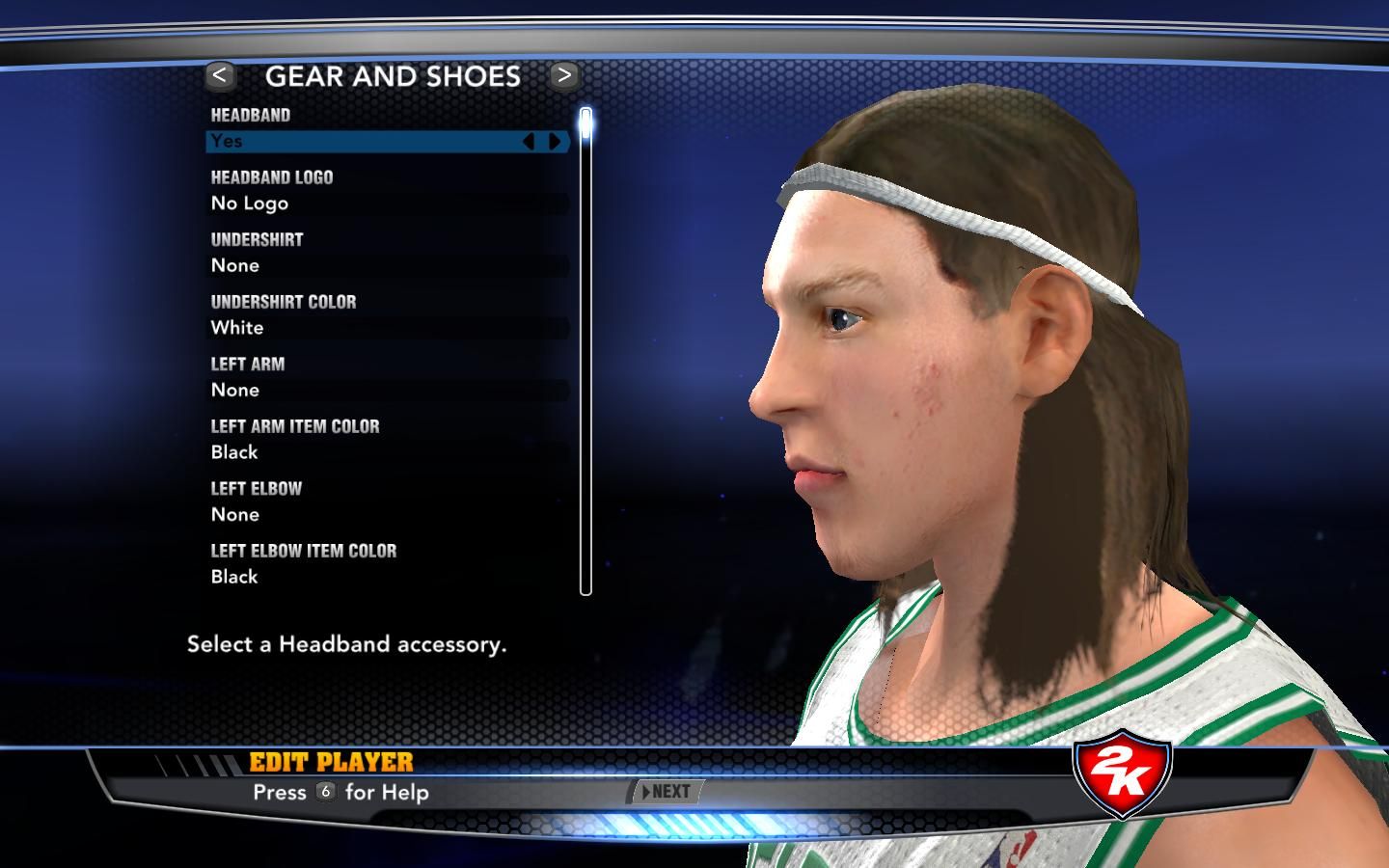Decrease headband value with the left arrow
Image resolution: width=1389 pixels, height=868 pixels.
pos(529,142)
